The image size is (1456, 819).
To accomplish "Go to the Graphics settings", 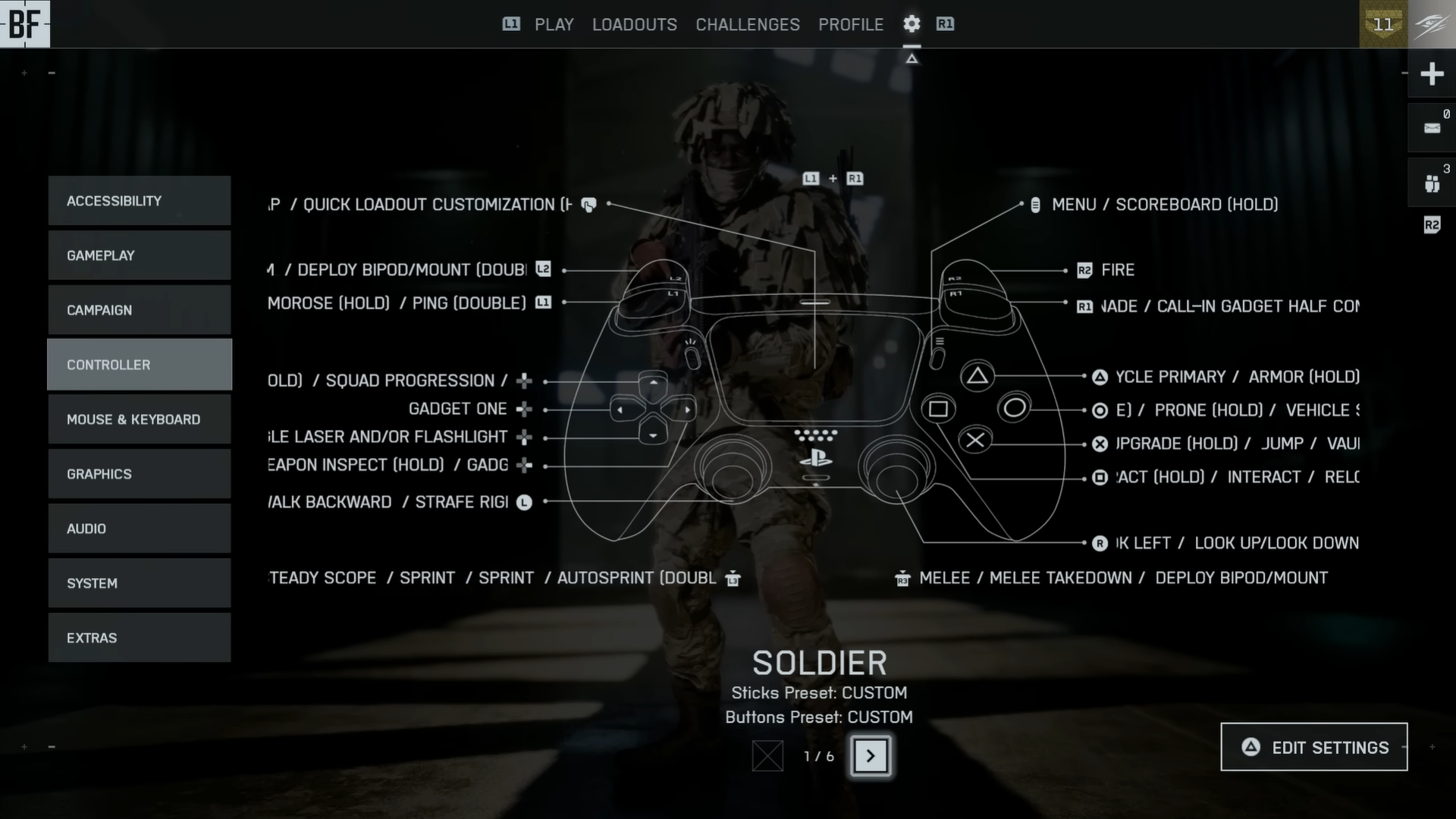I will [140, 474].
